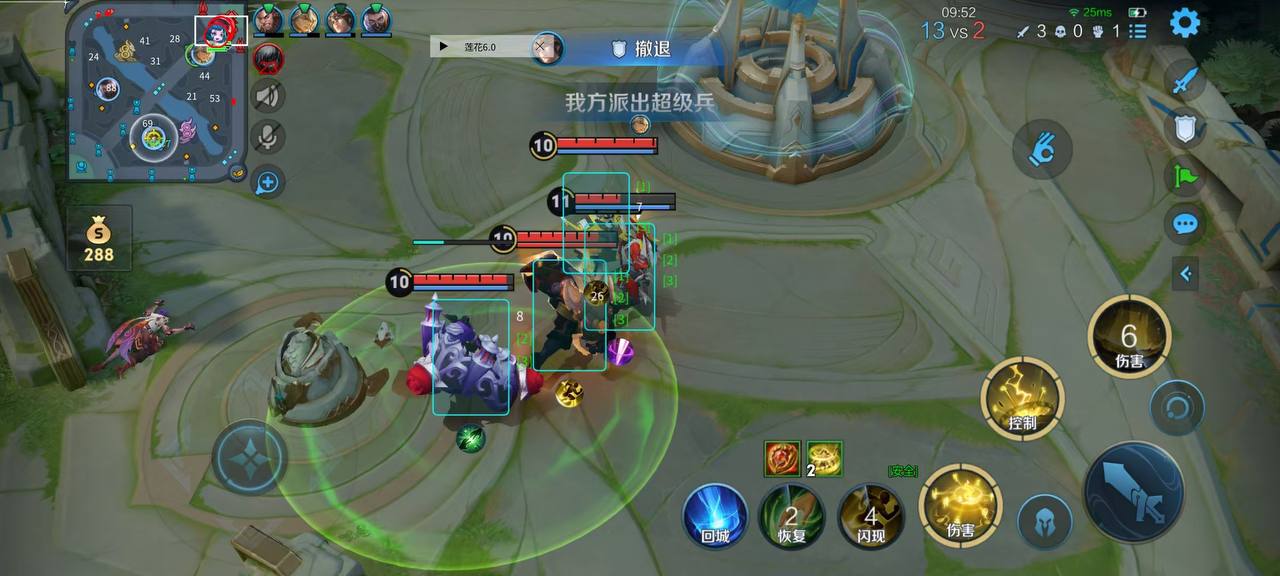Click the virtual movement joystick

[249, 457]
